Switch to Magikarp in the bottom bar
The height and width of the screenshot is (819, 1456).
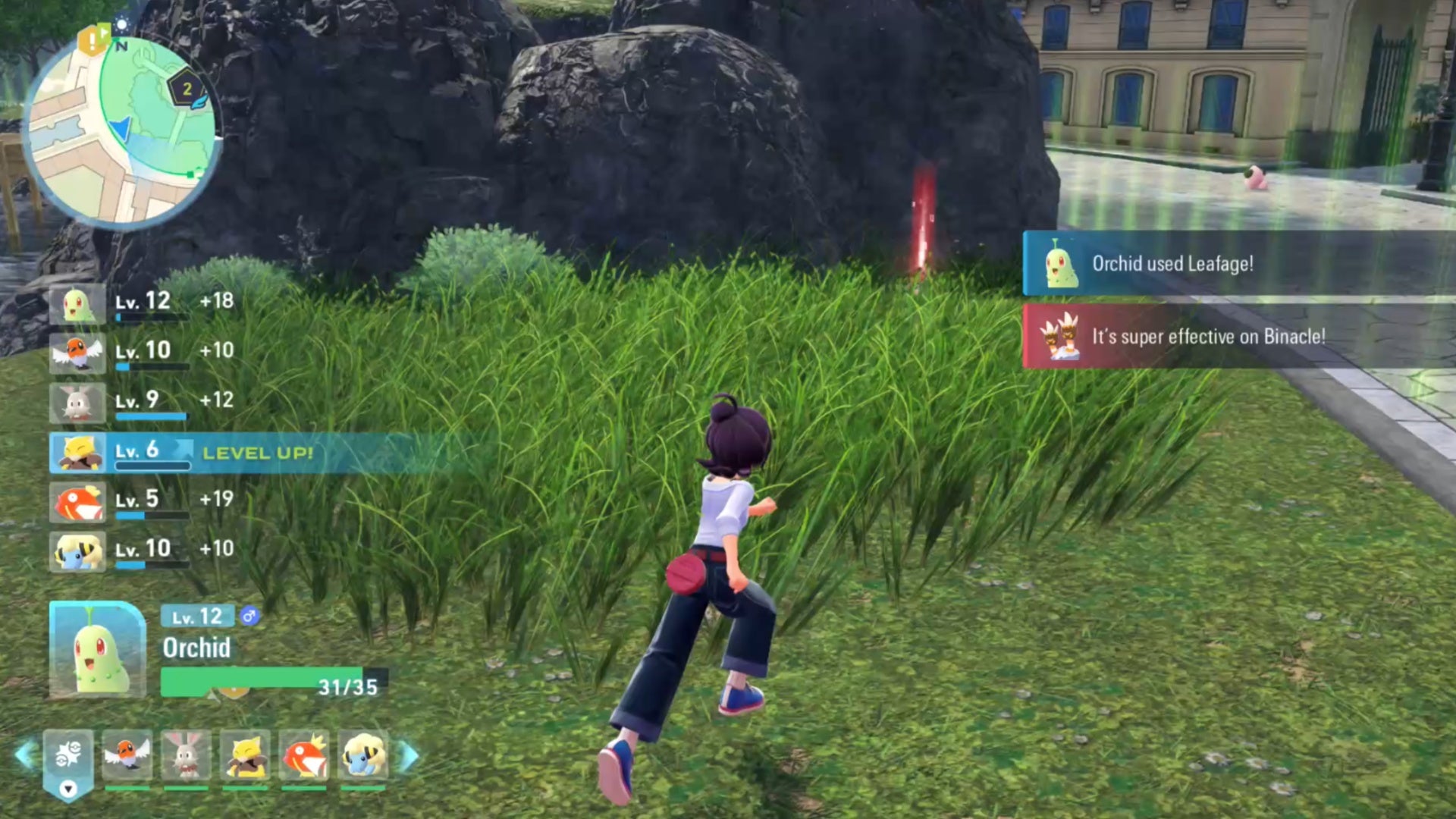pos(304,755)
